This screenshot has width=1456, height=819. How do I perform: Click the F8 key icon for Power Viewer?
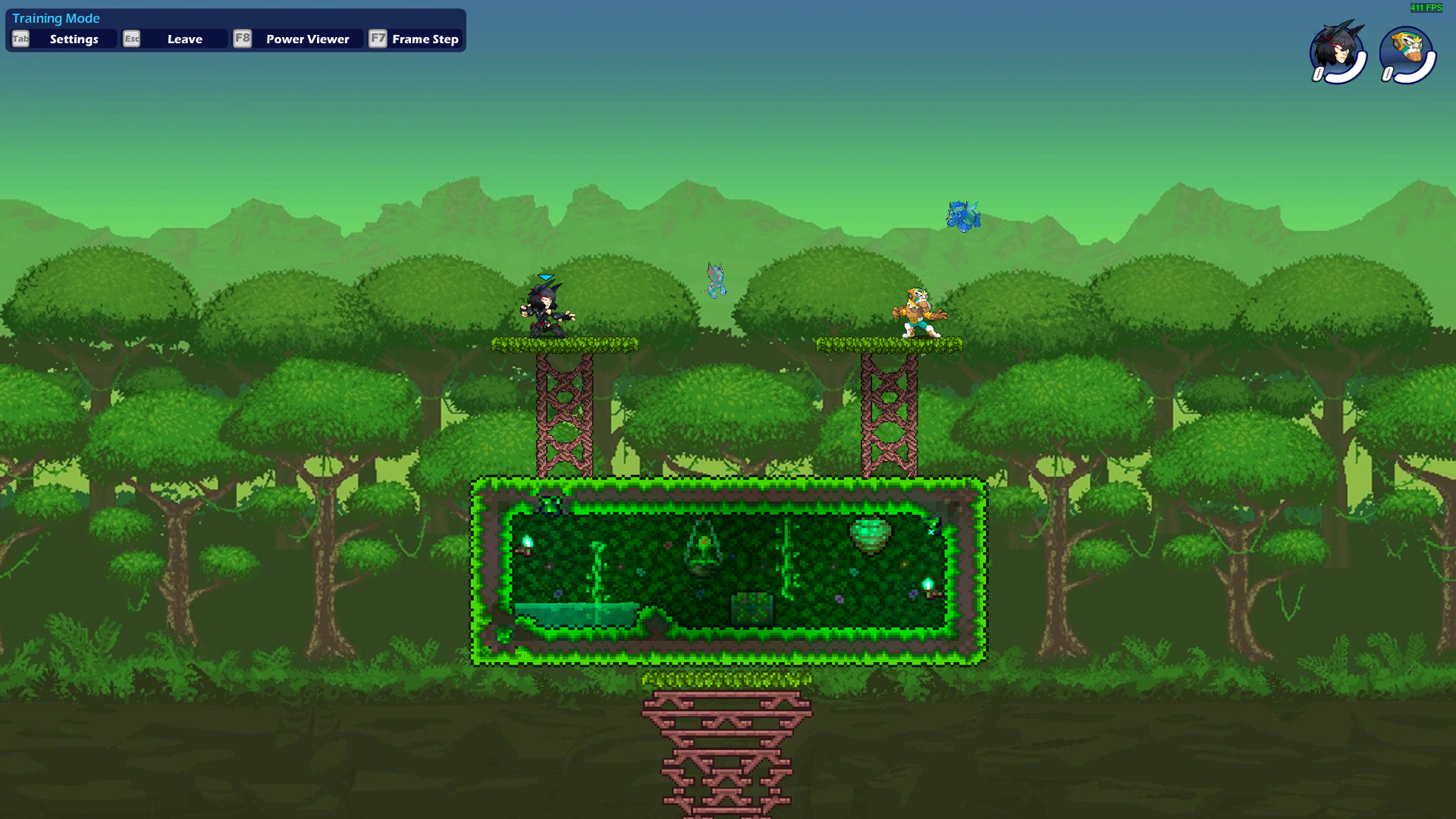tap(243, 39)
